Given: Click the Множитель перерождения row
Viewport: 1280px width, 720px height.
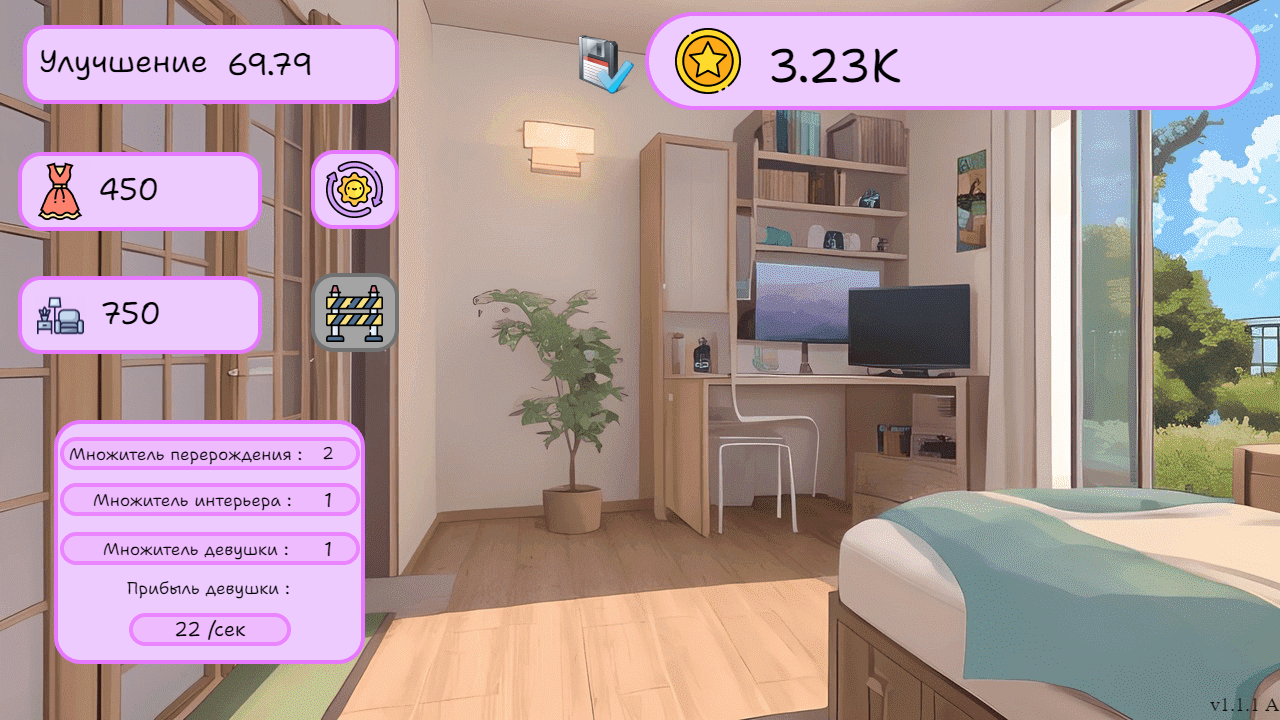Looking at the screenshot, I should coord(211,453).
